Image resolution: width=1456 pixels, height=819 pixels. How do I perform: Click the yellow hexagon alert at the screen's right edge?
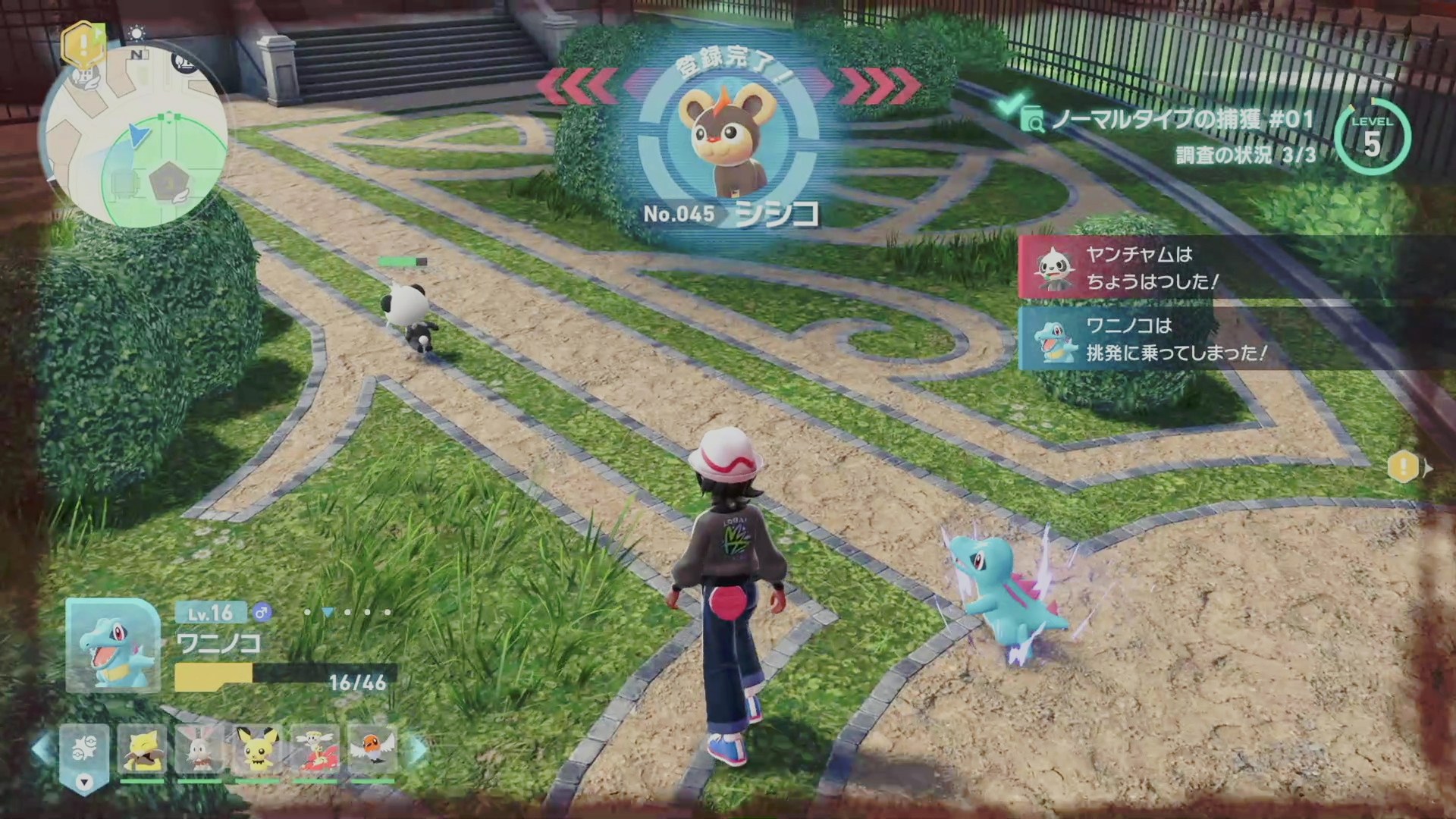[x=1404, y=467]
